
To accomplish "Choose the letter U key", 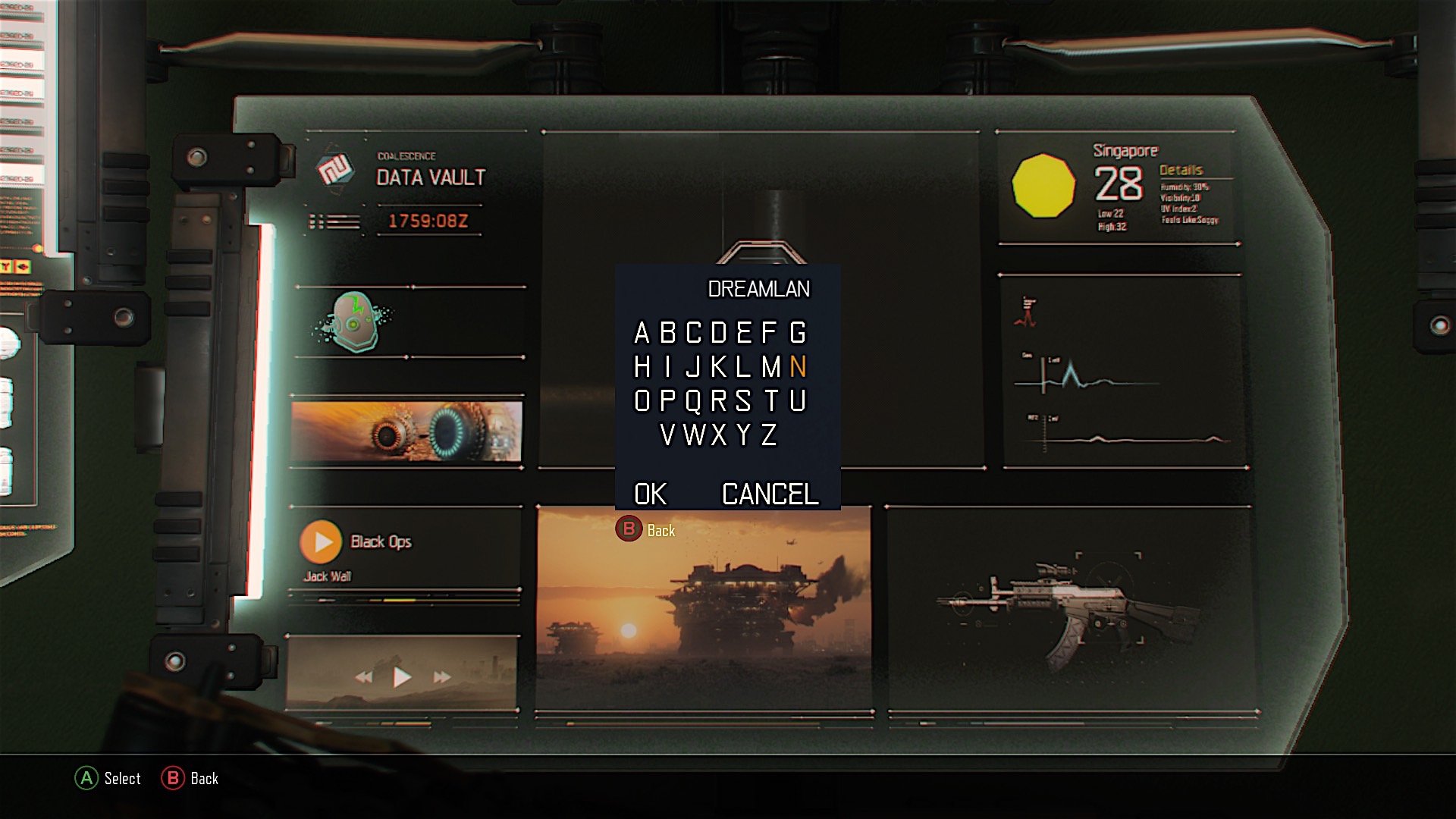I will [x=797, y=401].
